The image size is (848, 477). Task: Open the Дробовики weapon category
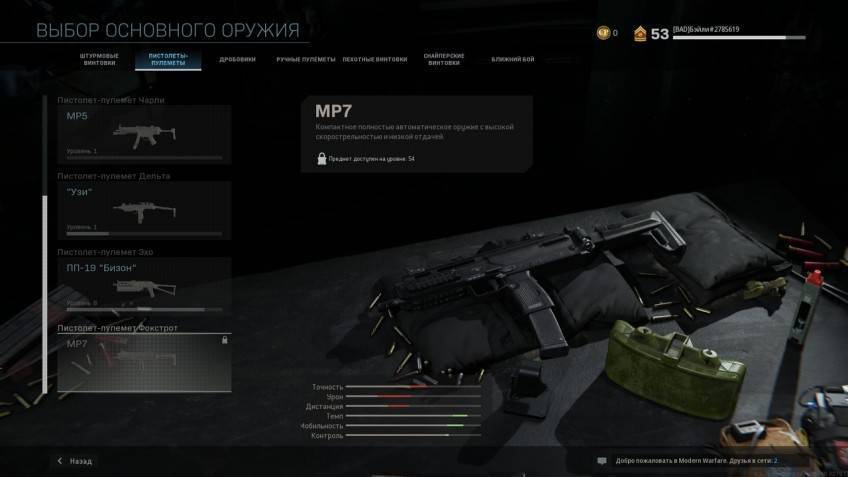coord(237,59)
